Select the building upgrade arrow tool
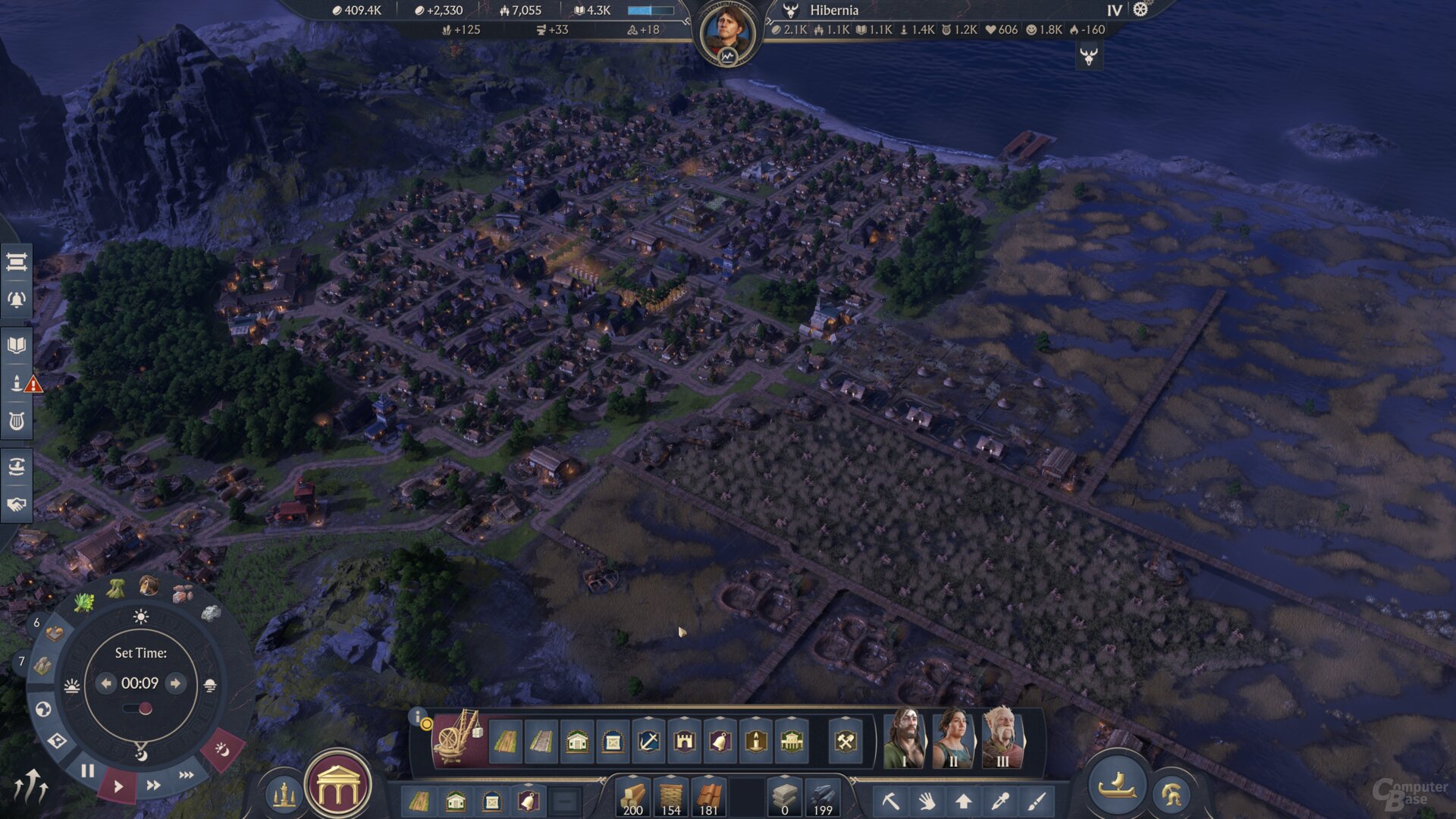This screenshot has width=1456, height=819. pyautogui.click(x=964, y=800)
